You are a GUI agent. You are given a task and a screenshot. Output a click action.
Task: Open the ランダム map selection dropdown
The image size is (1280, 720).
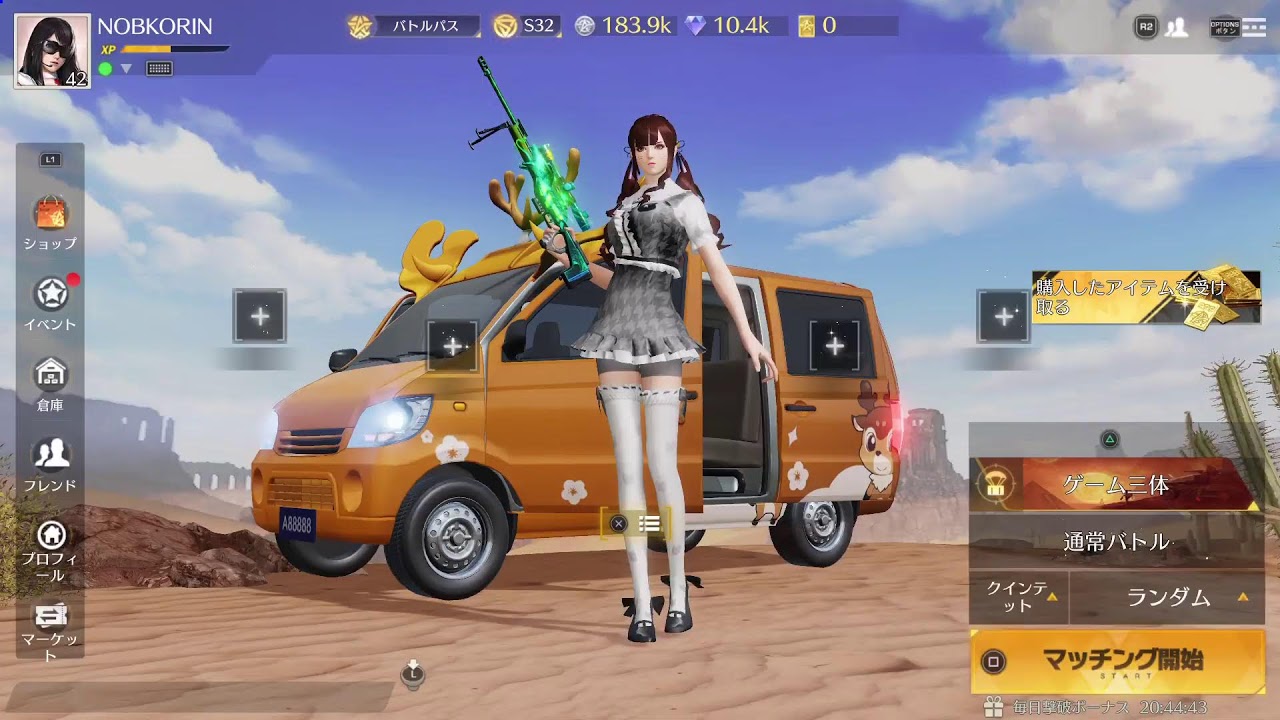tap(1168, 598)
